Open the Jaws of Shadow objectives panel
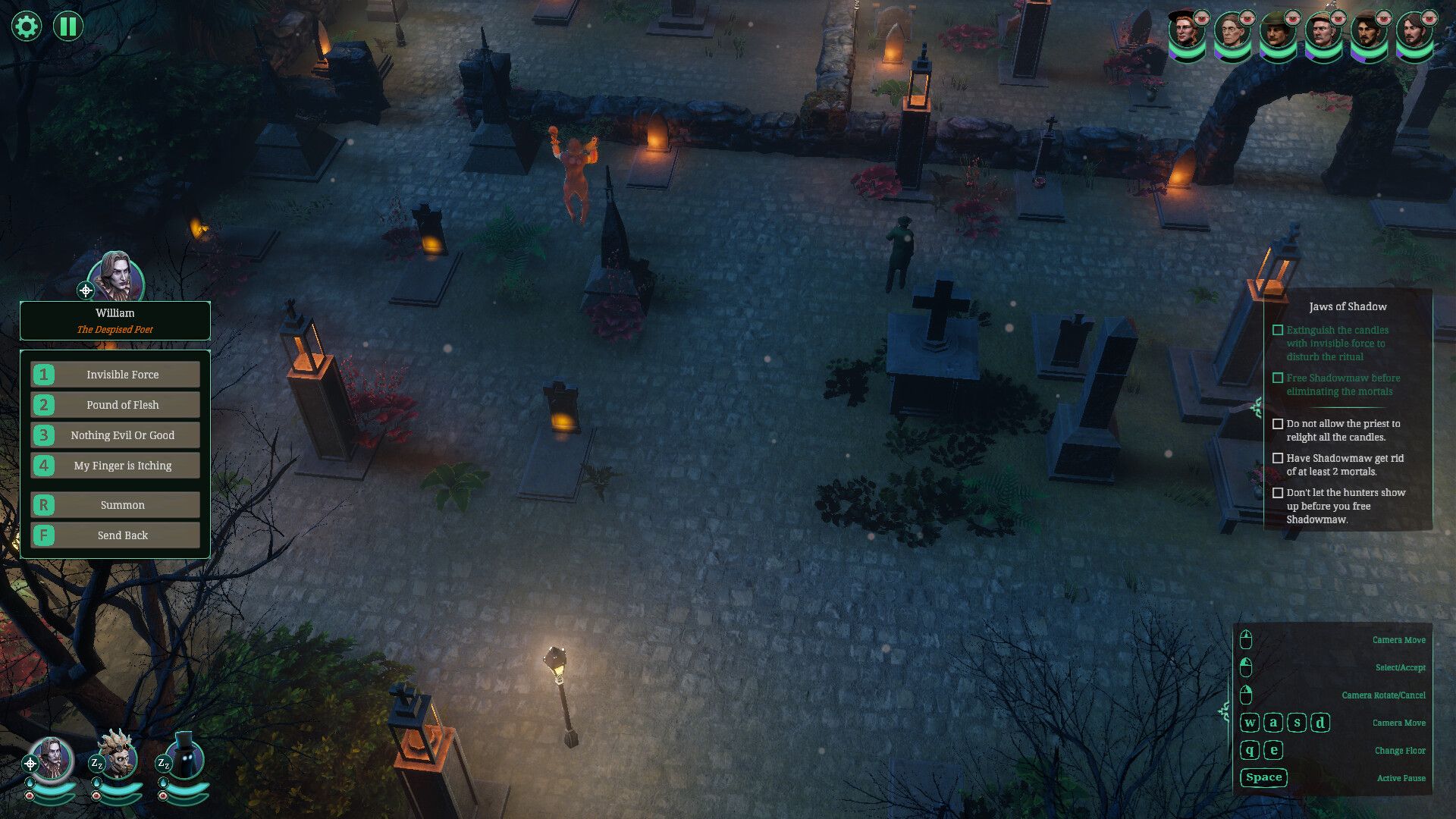The height and width of the screenshot is (819, 1456). 1348,306
